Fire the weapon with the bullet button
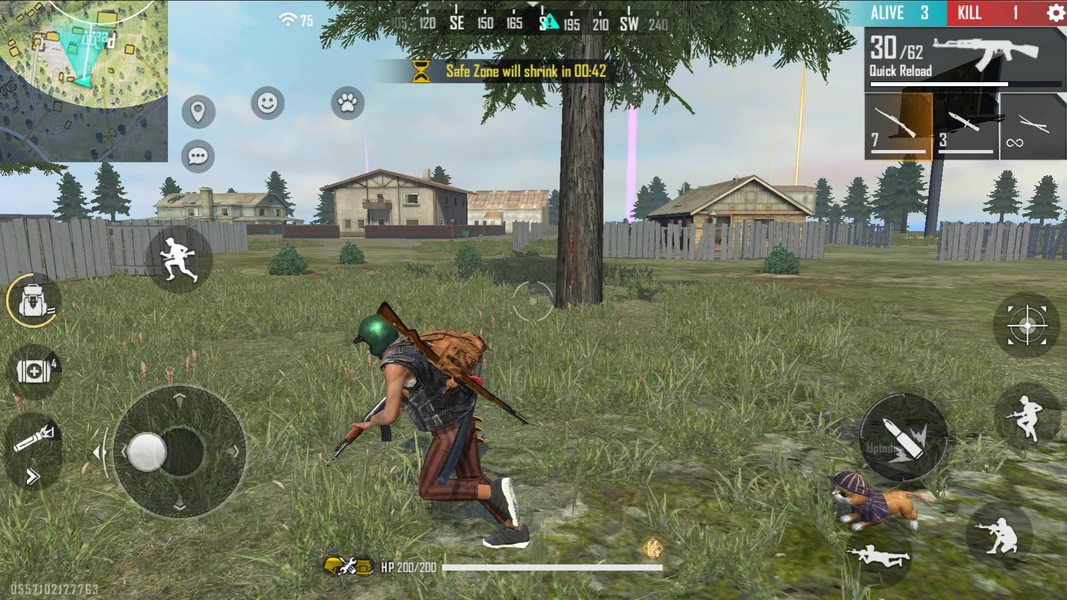Image resolution: width=1067 pixels, height=600 pixels. pyautogui.click(x=903, y=438)
